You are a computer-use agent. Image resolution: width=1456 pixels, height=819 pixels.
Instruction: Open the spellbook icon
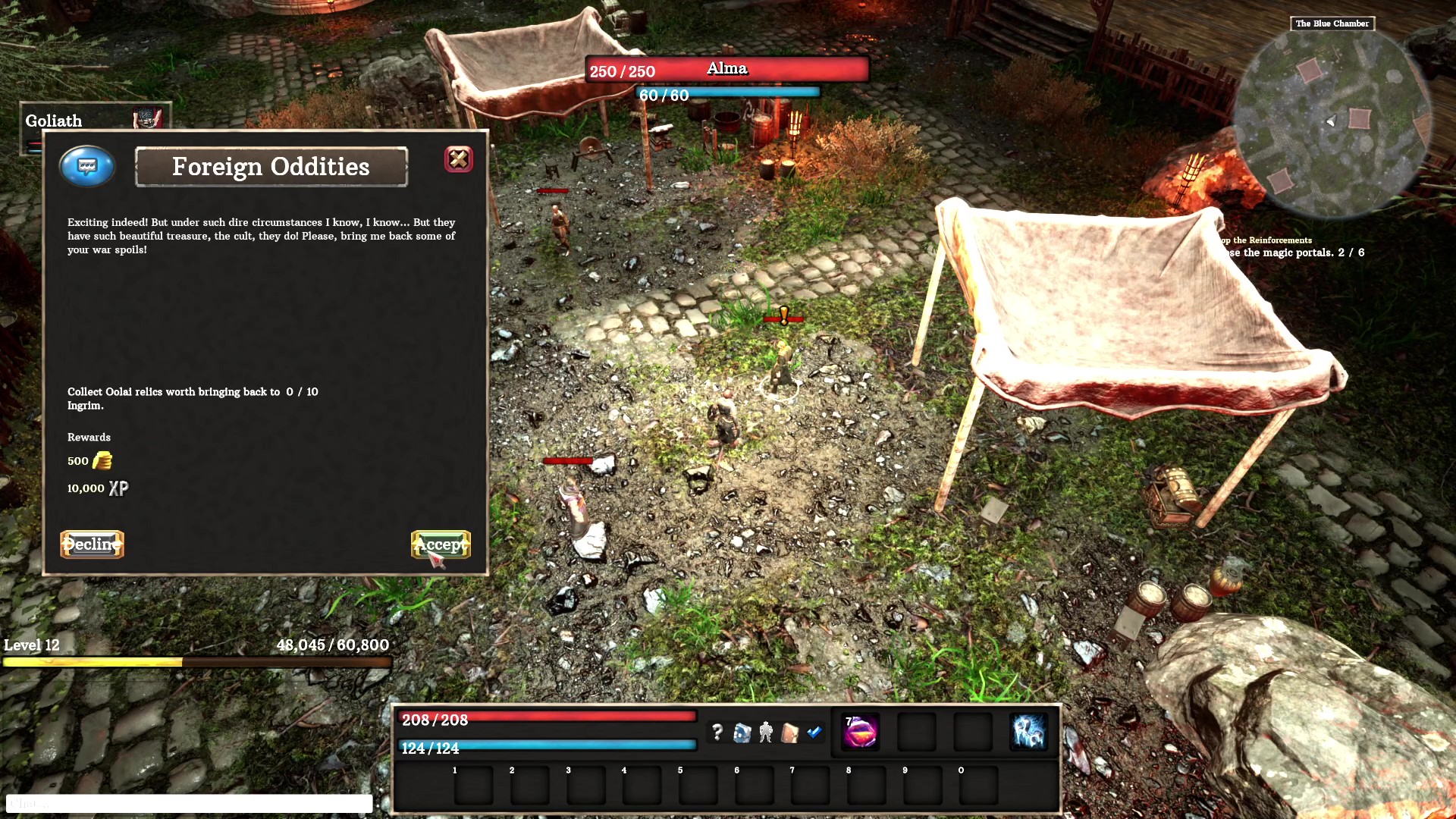point(789,732)
